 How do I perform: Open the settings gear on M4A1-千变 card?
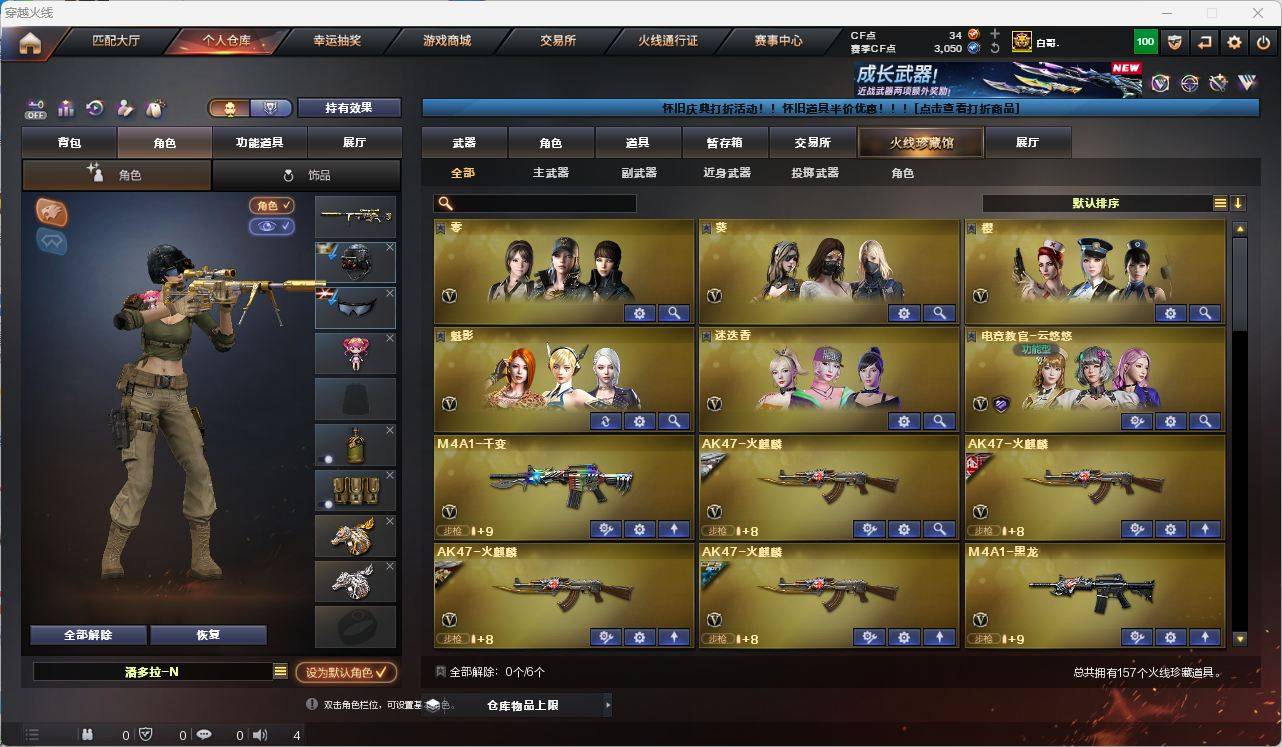(639, 528)
